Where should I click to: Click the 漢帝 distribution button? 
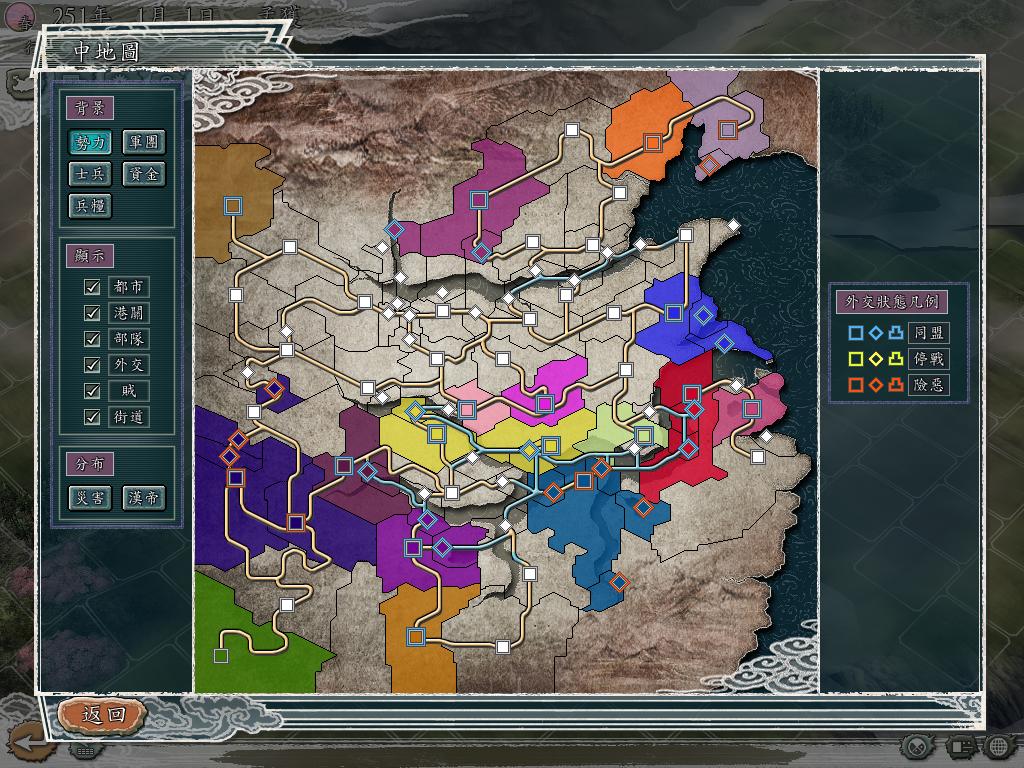[x=143, y=497]
